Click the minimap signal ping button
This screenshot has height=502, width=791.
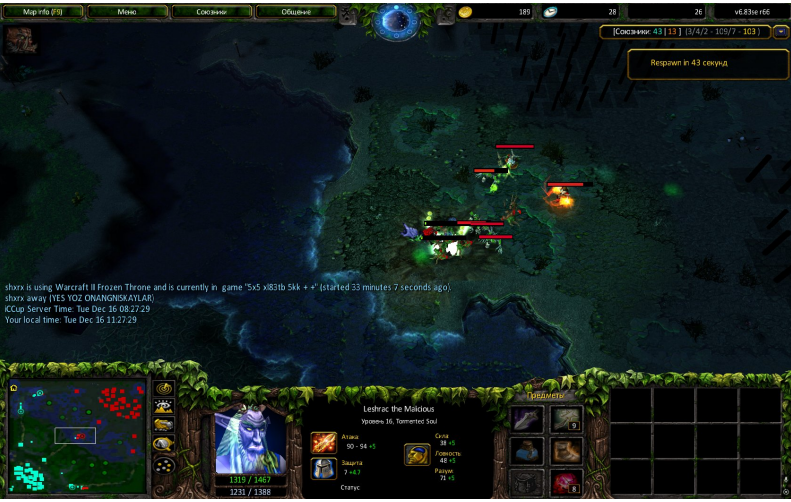[163, 388]
